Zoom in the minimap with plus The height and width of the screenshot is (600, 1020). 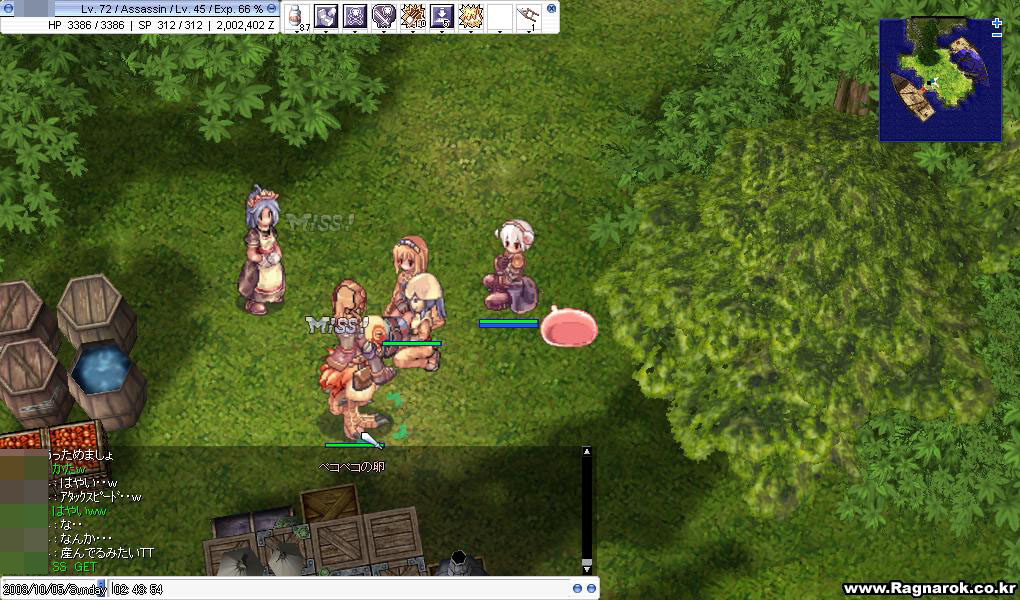click(x=996, y=23)
